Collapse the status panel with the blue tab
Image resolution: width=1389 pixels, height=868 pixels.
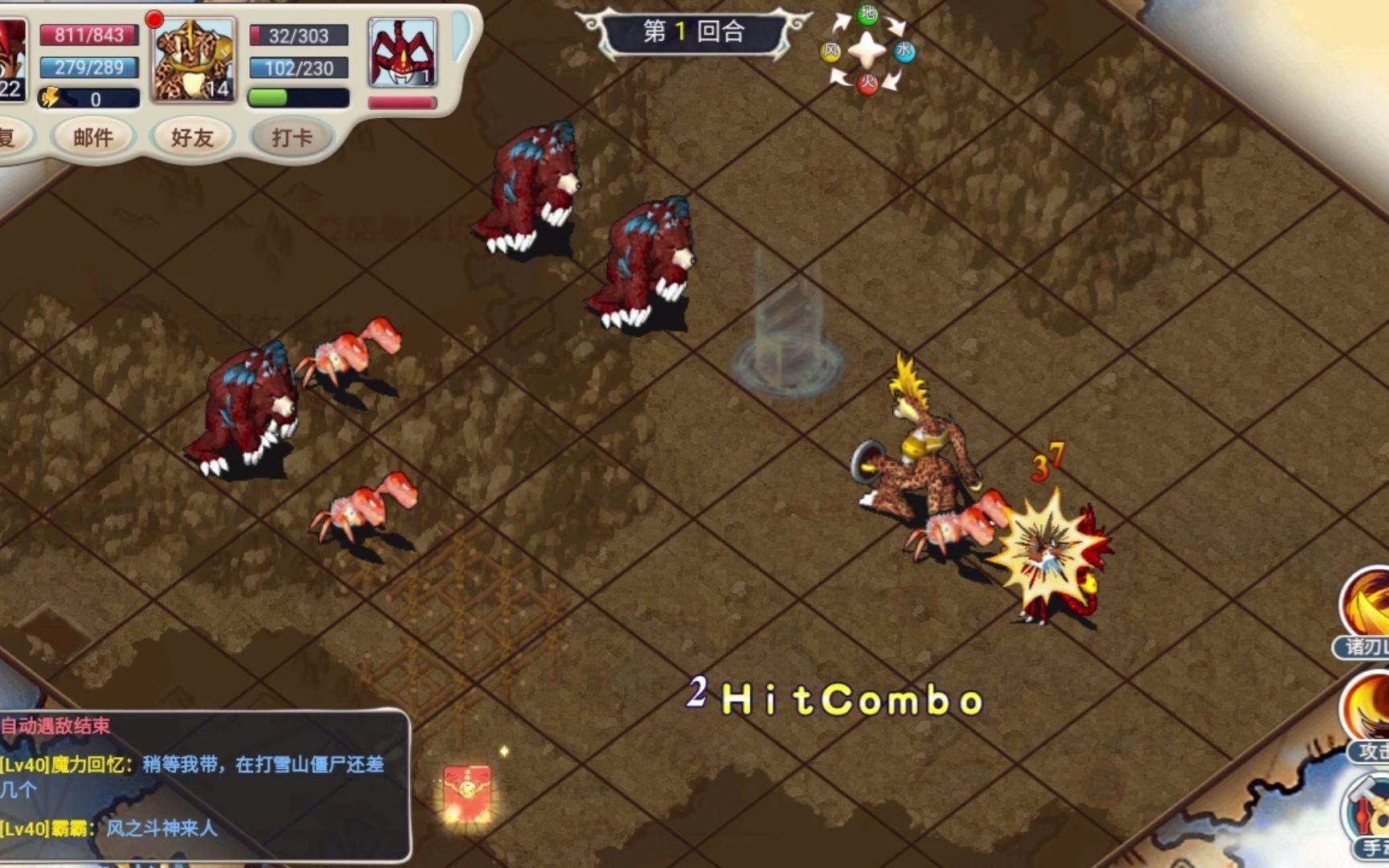[x=462, y=36]
